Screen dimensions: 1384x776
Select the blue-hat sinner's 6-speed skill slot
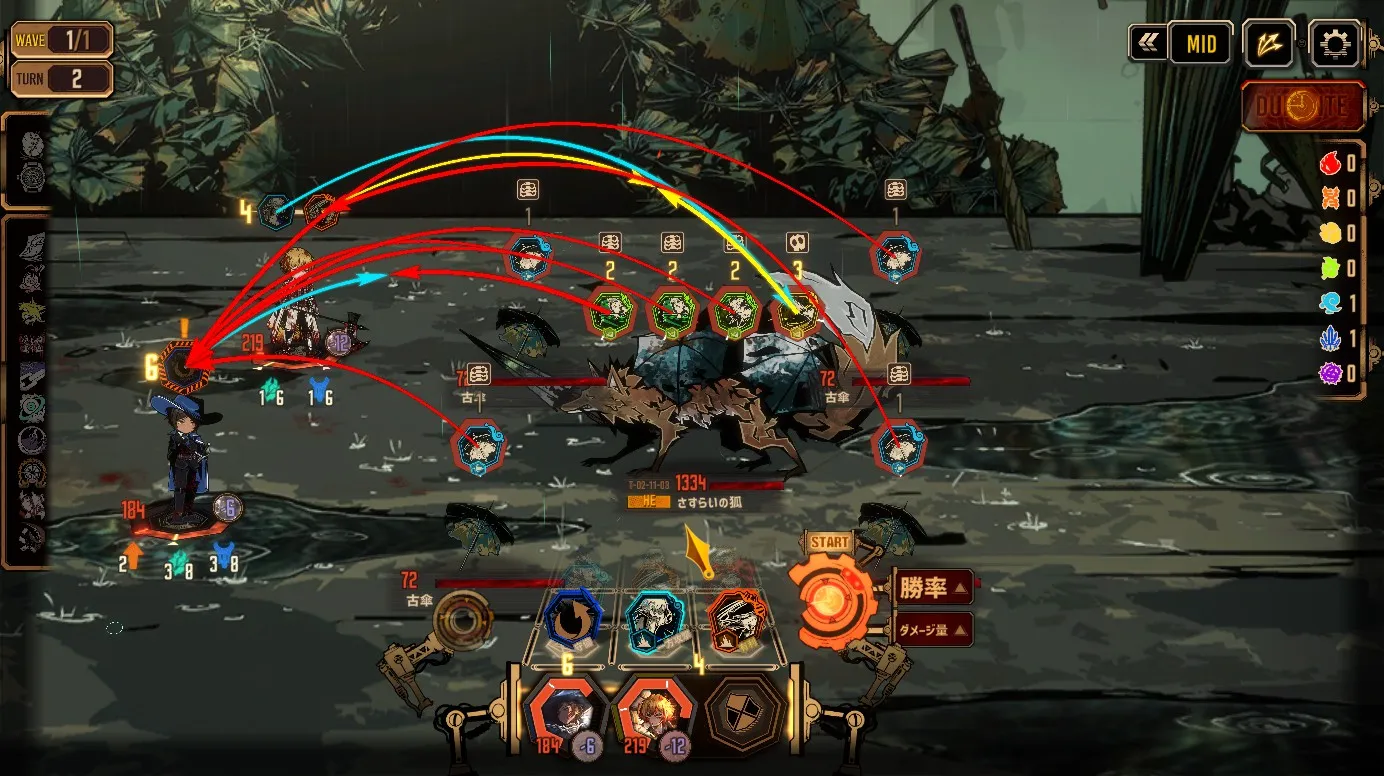pyautogui.click(x=187, y=367)
